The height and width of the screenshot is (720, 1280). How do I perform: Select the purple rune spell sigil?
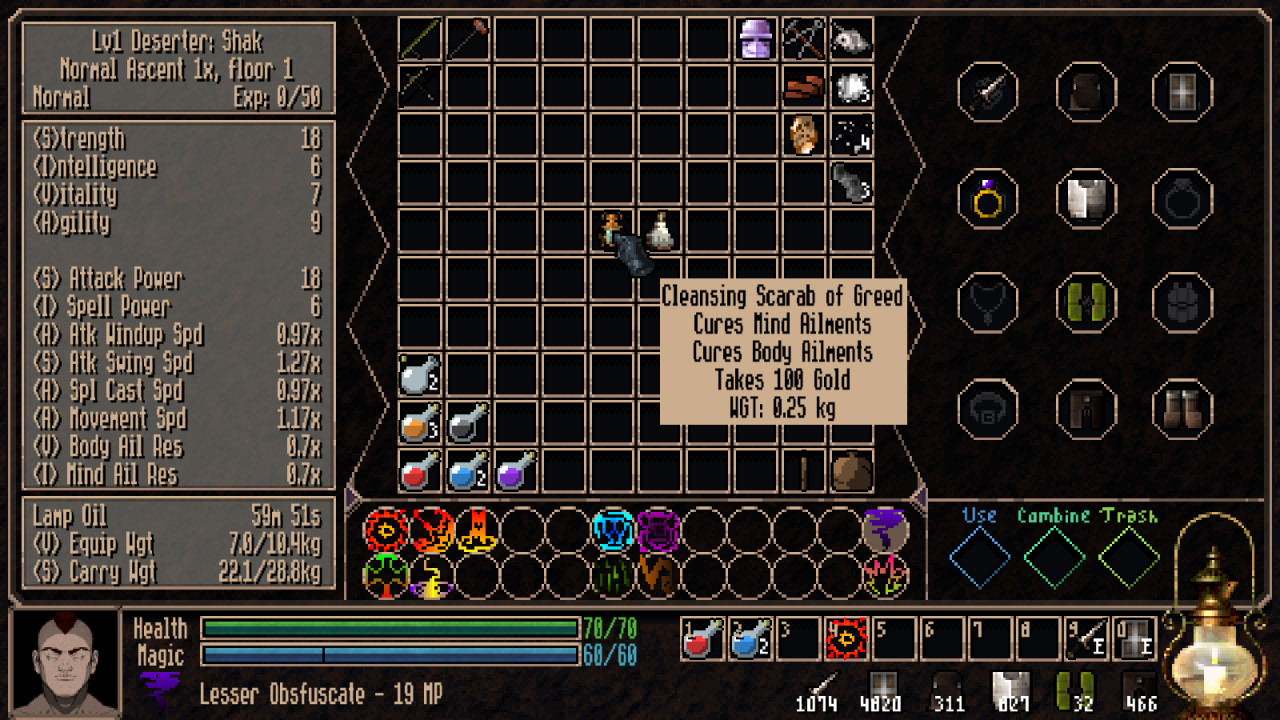(x=658, y=530)
